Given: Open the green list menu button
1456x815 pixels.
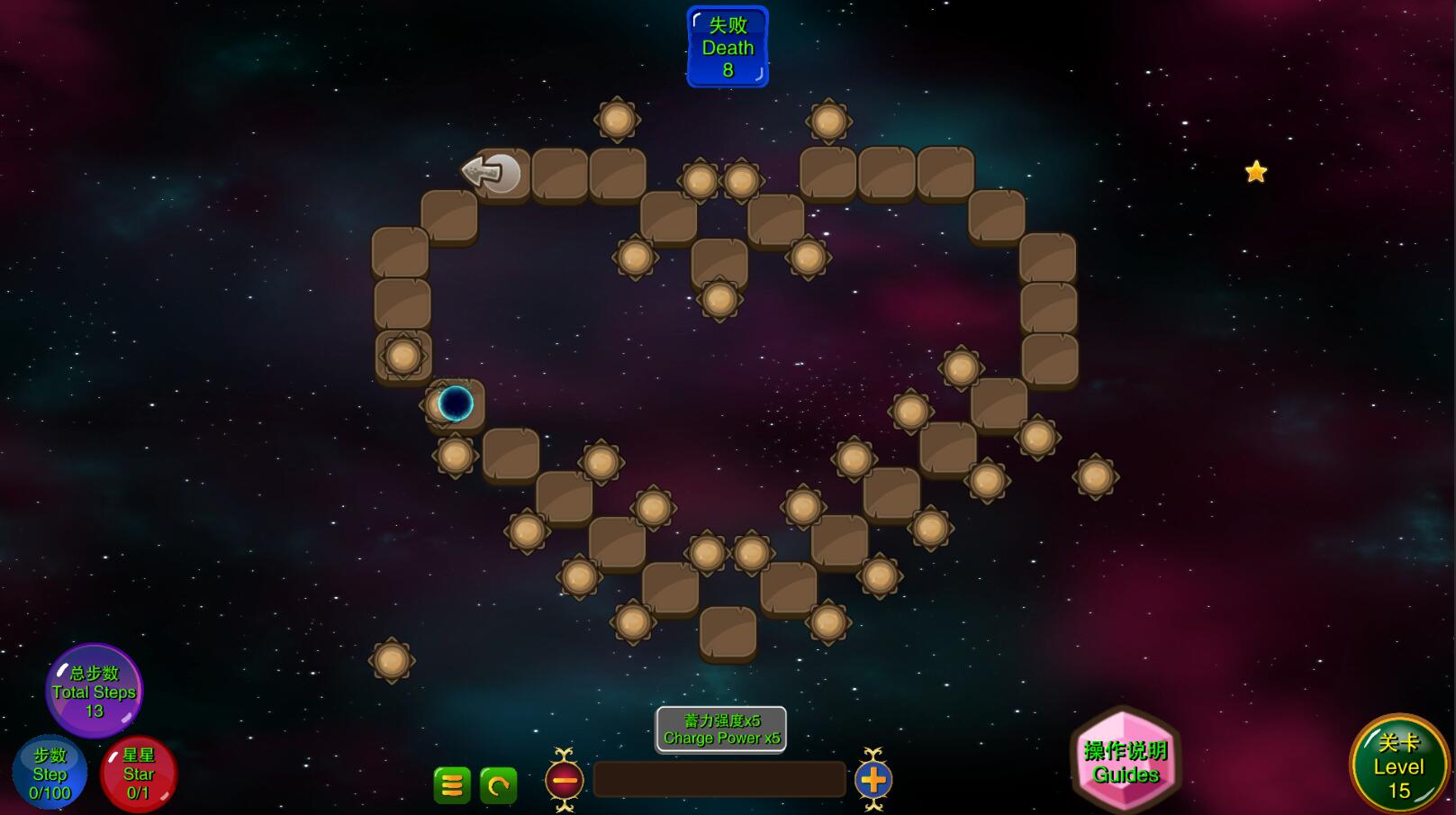Looking at the screenshot, I should tap(452, 785).
